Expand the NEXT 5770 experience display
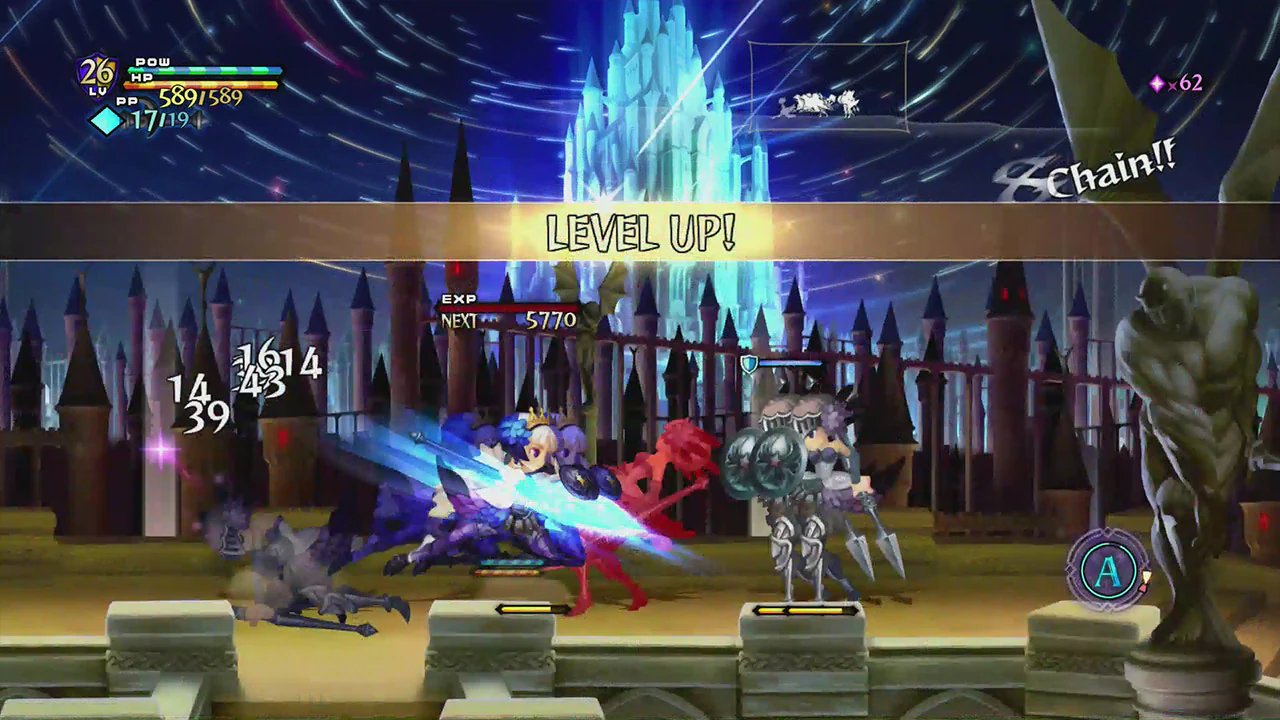 tap(508, 320)
